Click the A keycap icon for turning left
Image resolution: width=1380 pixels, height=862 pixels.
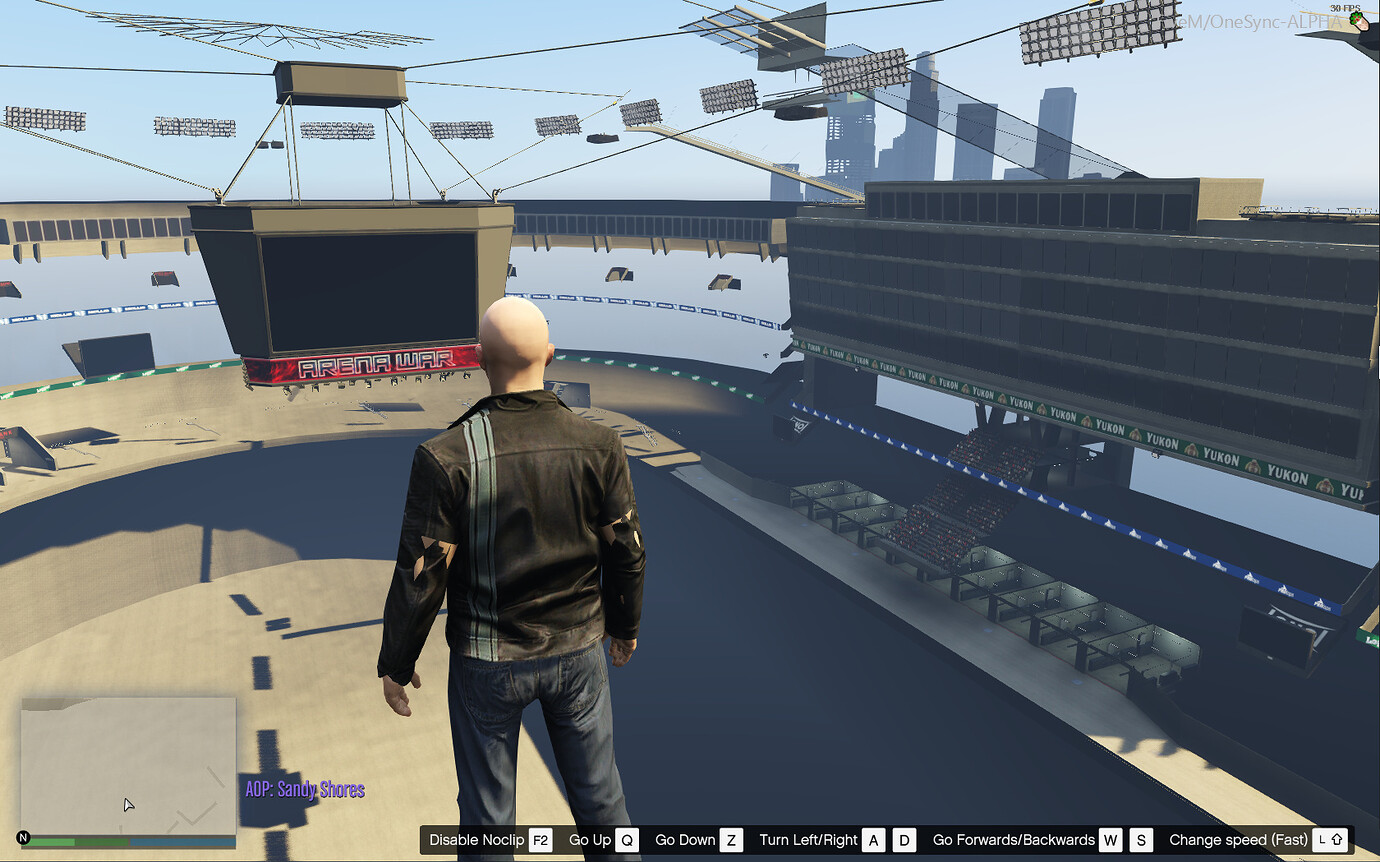874,840
